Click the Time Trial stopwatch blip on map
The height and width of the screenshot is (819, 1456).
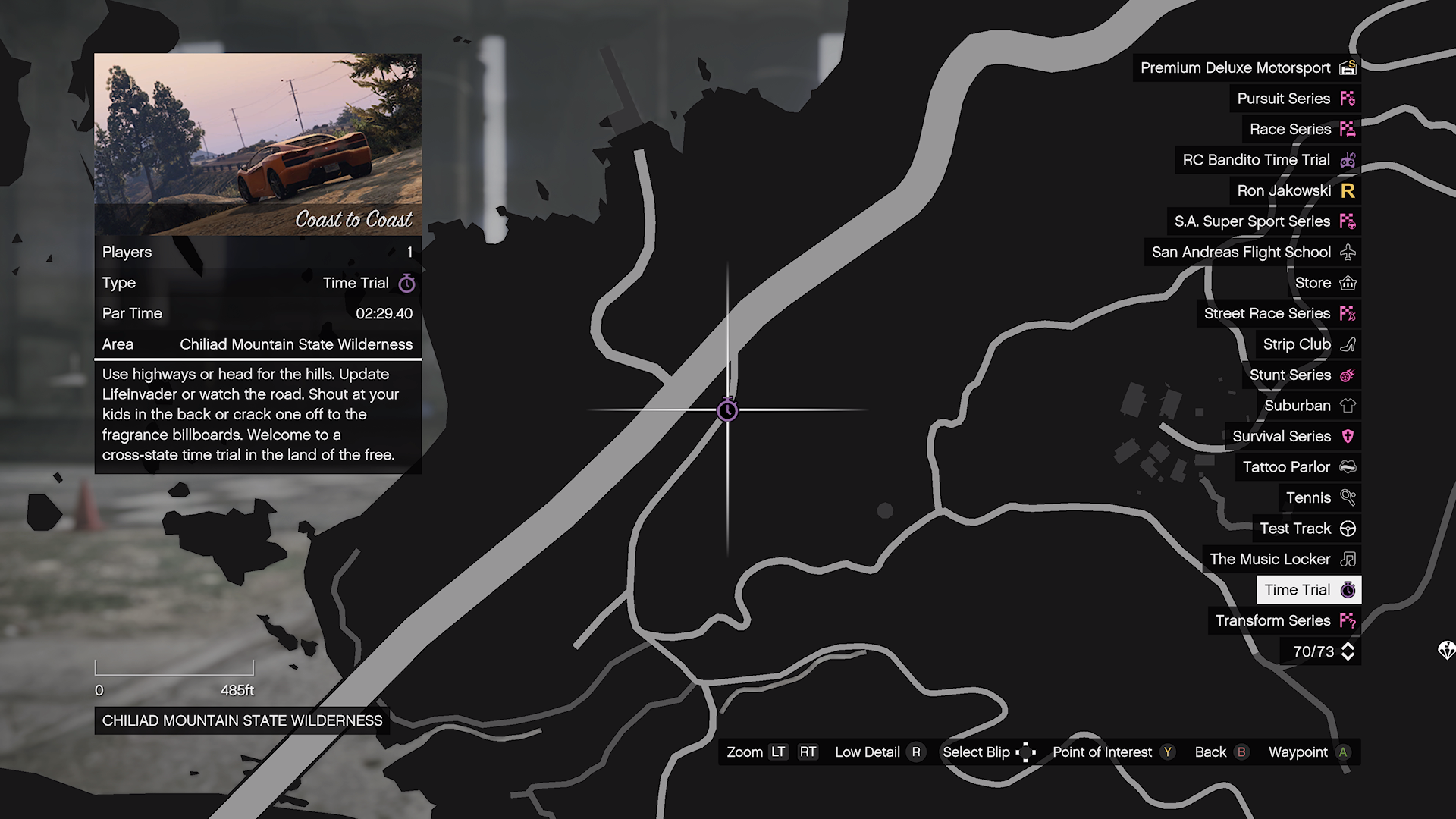(727, 410)
